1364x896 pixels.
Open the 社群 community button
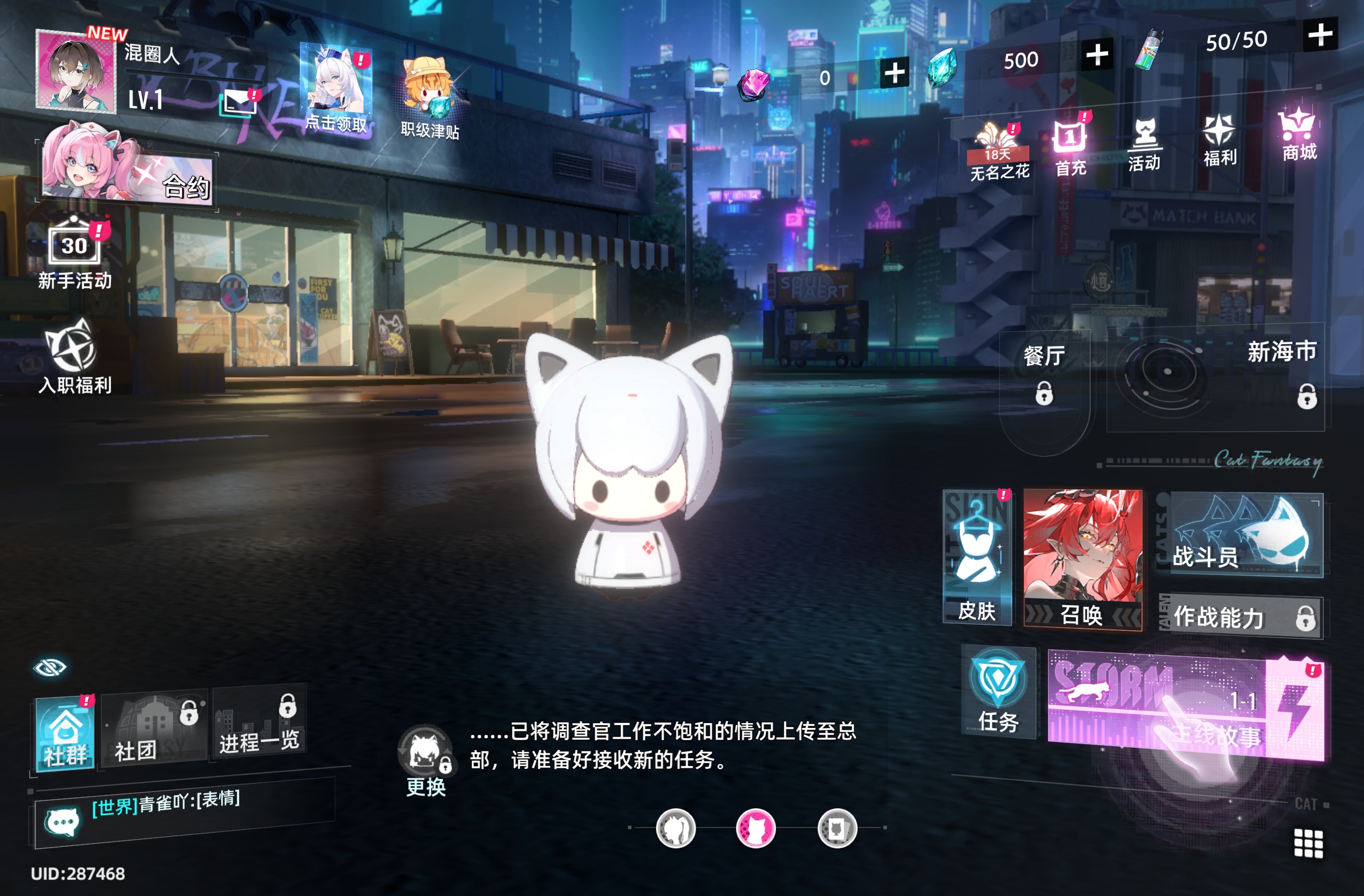point(65,734)
